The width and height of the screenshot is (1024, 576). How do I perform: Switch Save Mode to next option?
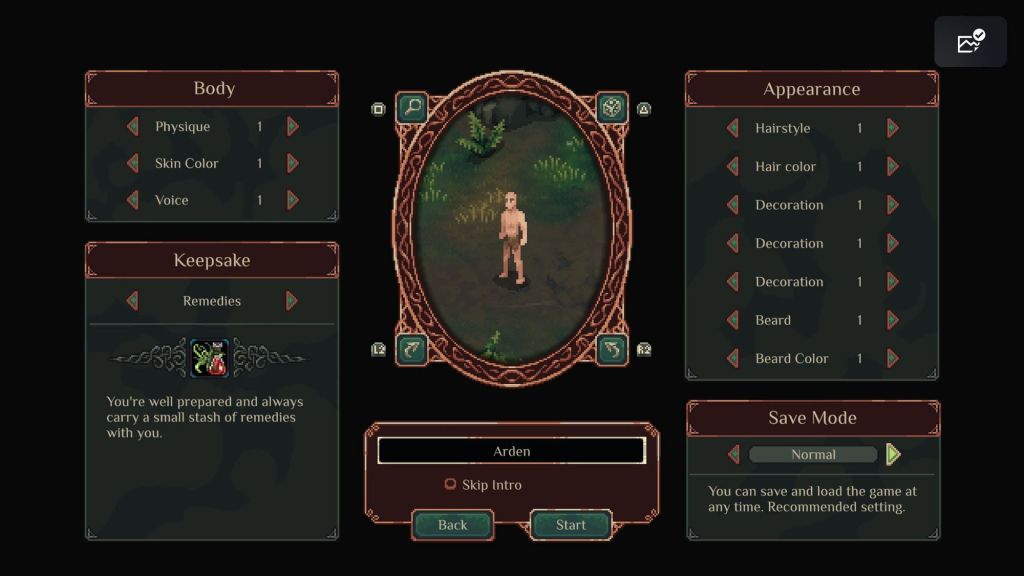pos(893,454)
